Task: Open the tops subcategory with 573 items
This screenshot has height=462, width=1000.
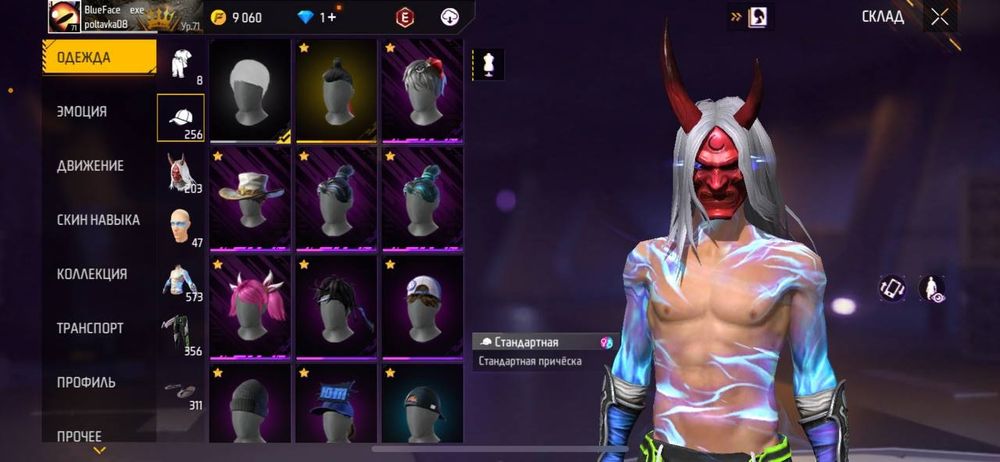Action: (x=180, y=282)
